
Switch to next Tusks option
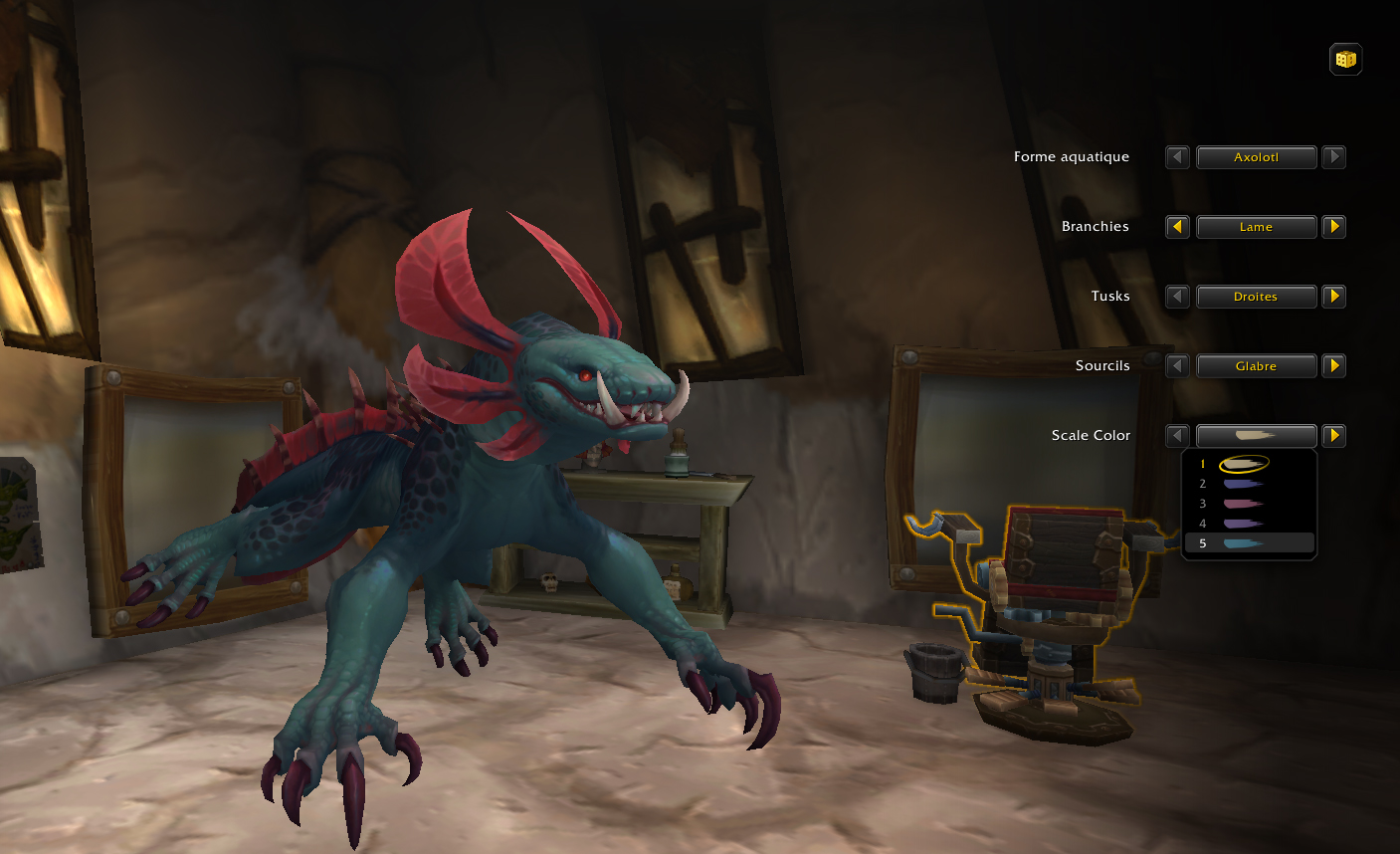1334,297
